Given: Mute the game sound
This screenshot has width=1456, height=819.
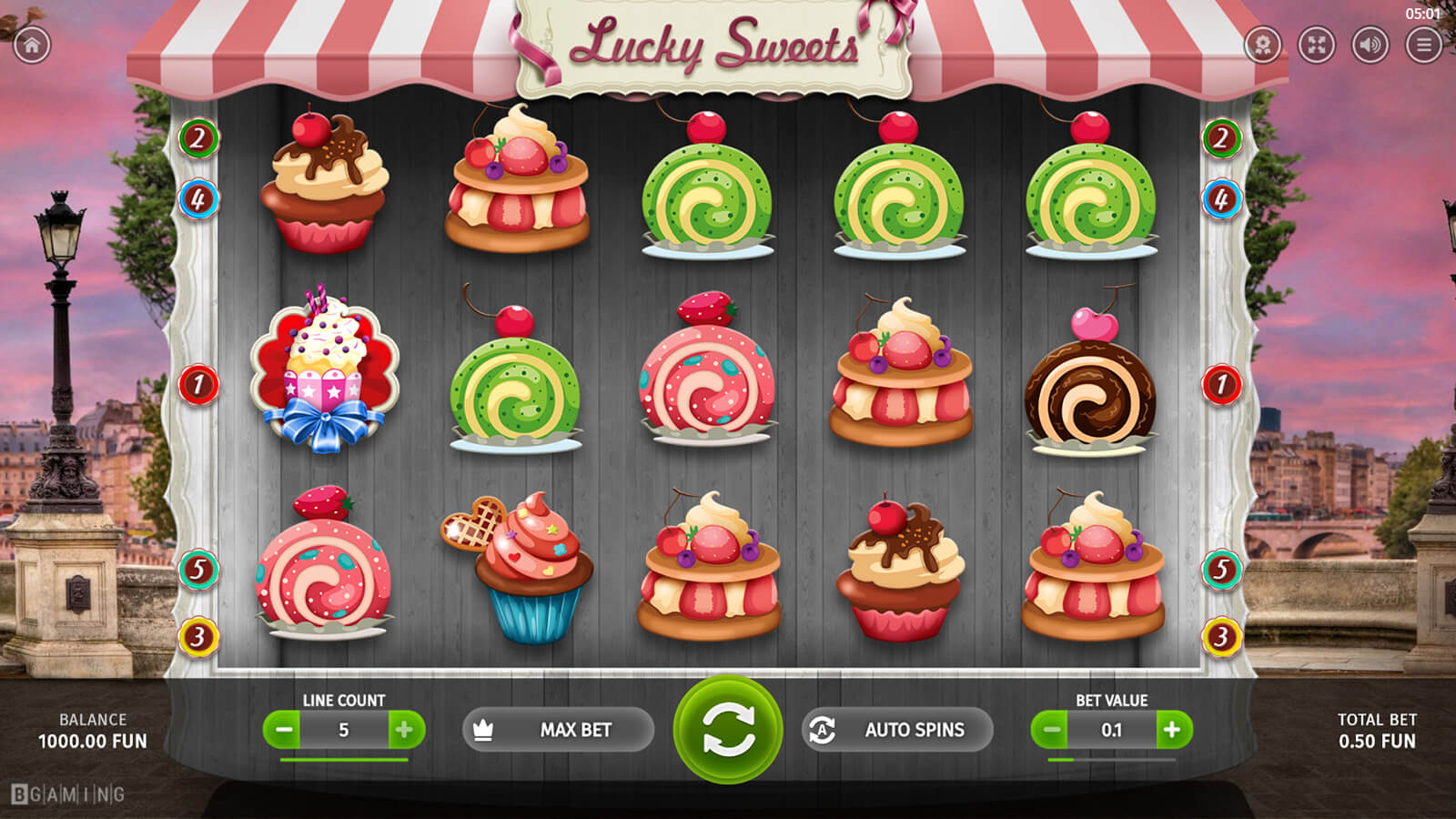Looking at the screenshot, I should (x=1370, y=45).
